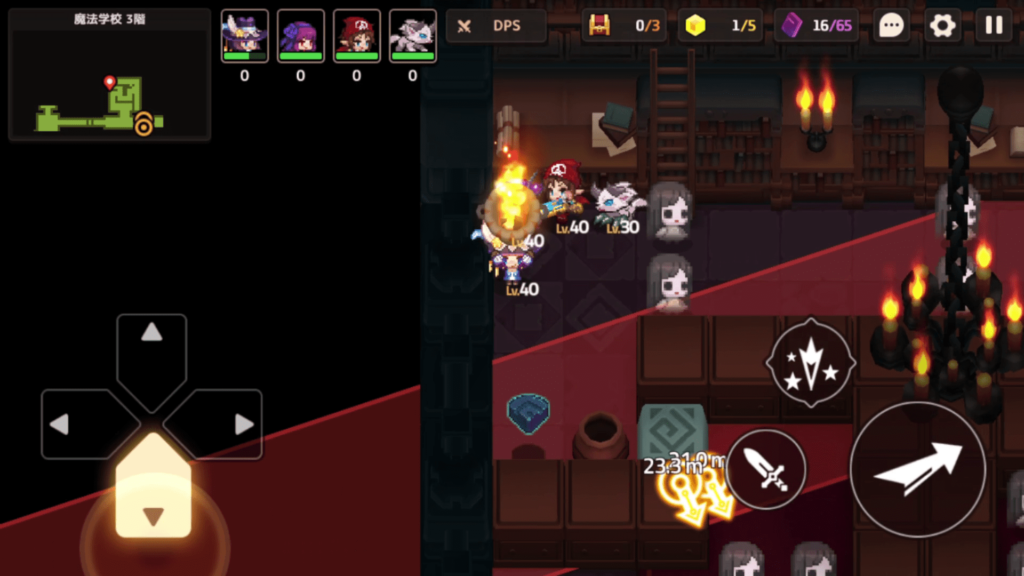Select the witch hat hero portrait
The height and width of the screenshot is (576, 1024).
pyautogui.click(x=244, y=36)
